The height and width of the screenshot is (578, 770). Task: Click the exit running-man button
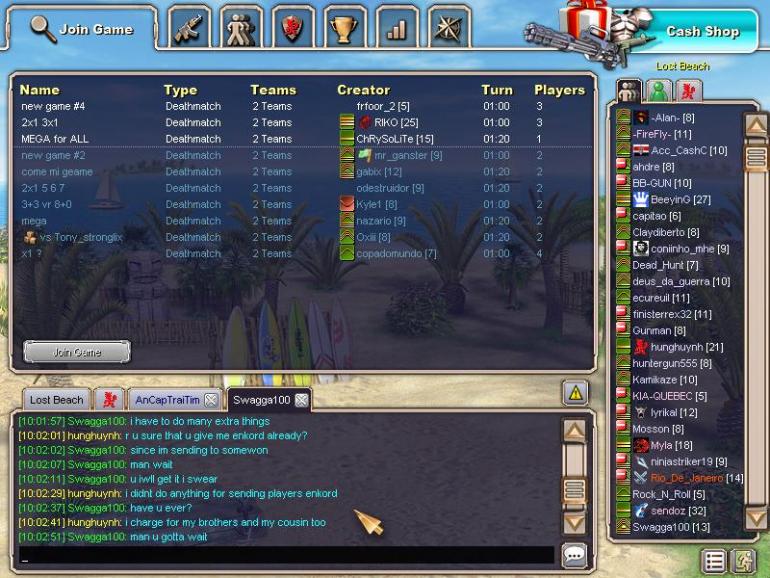coord(740,561)
